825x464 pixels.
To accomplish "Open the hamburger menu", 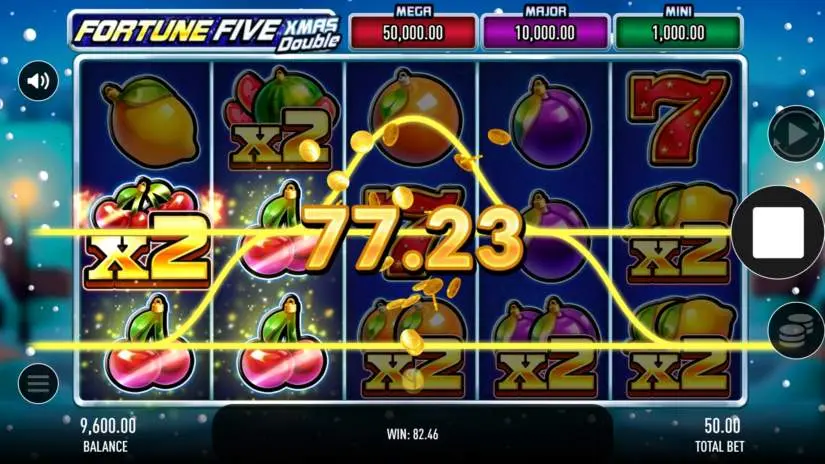I will tap(38, 383).
